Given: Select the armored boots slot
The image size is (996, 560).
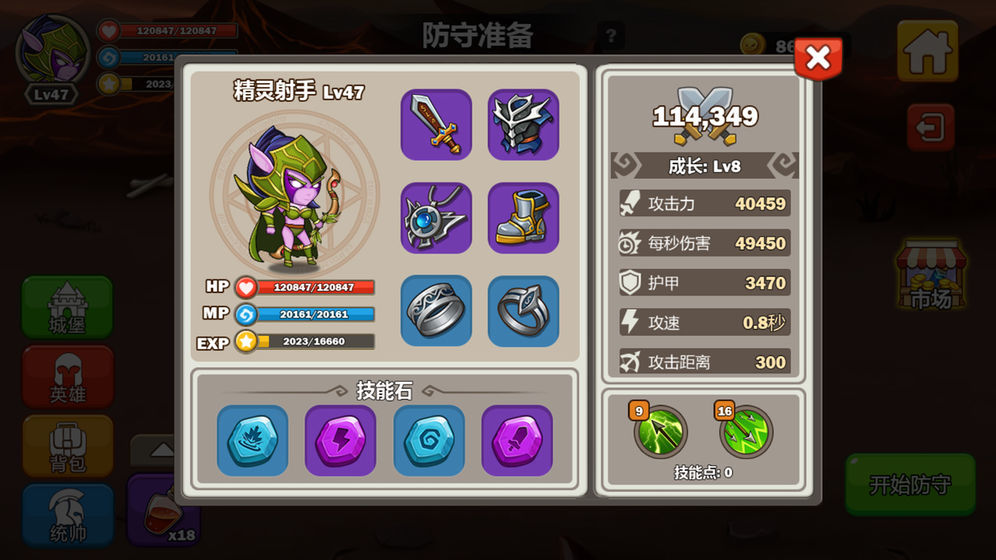Looking at the screenshot, I should coord(523,218).
